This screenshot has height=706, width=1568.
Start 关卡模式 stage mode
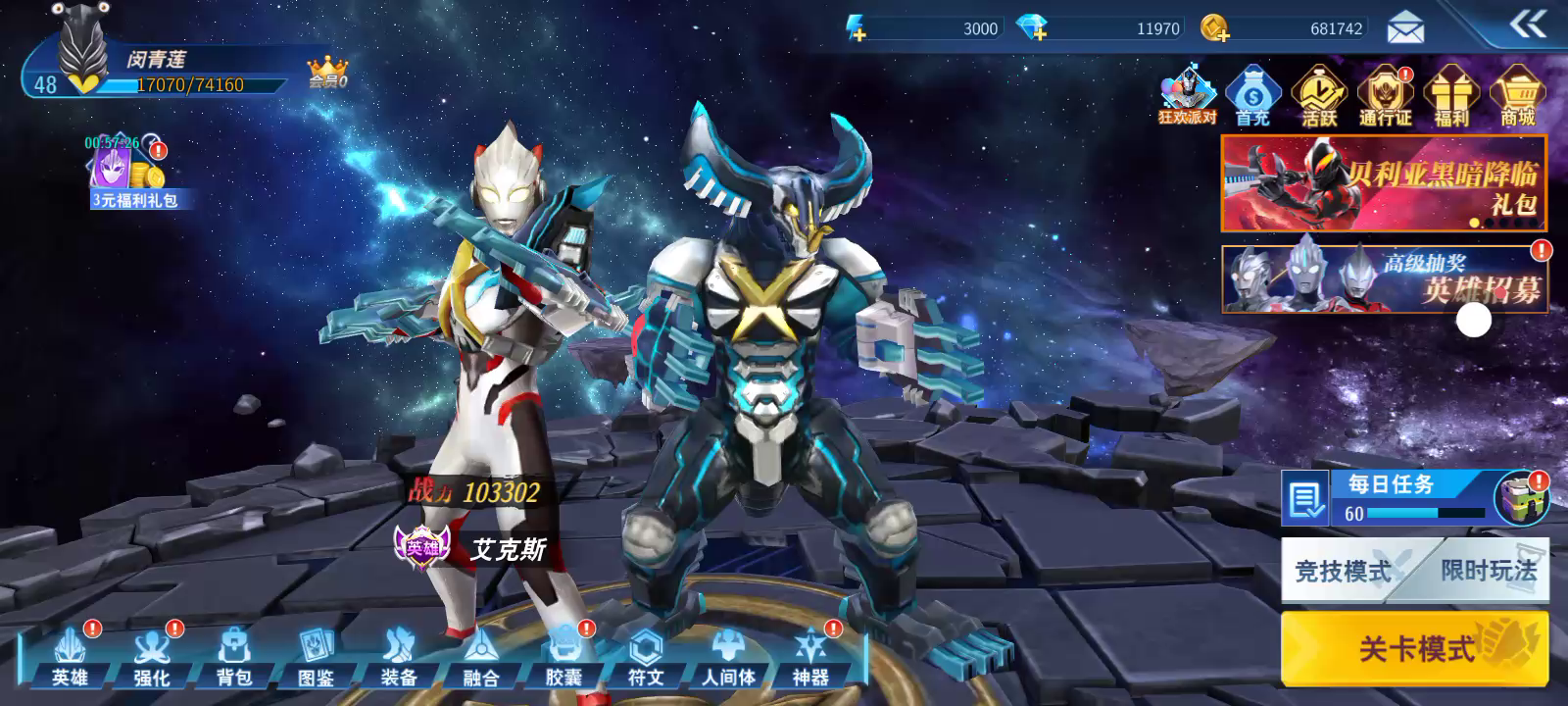pyautogui.click(x=1415, y=647)
